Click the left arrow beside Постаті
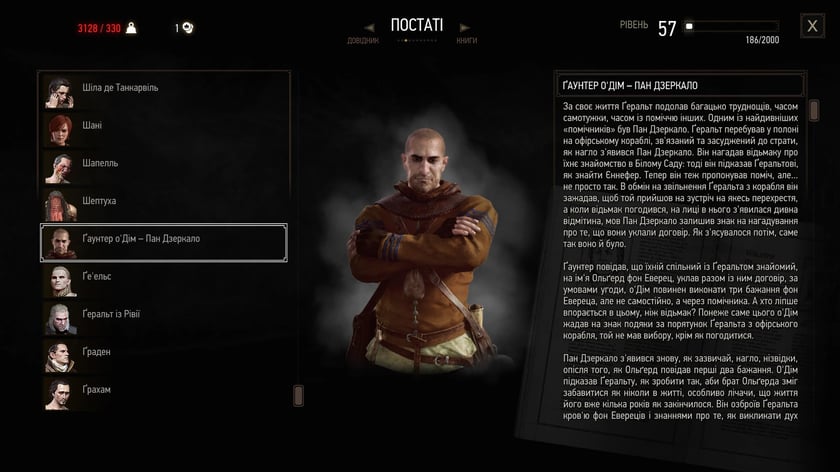 click(371, 26)
